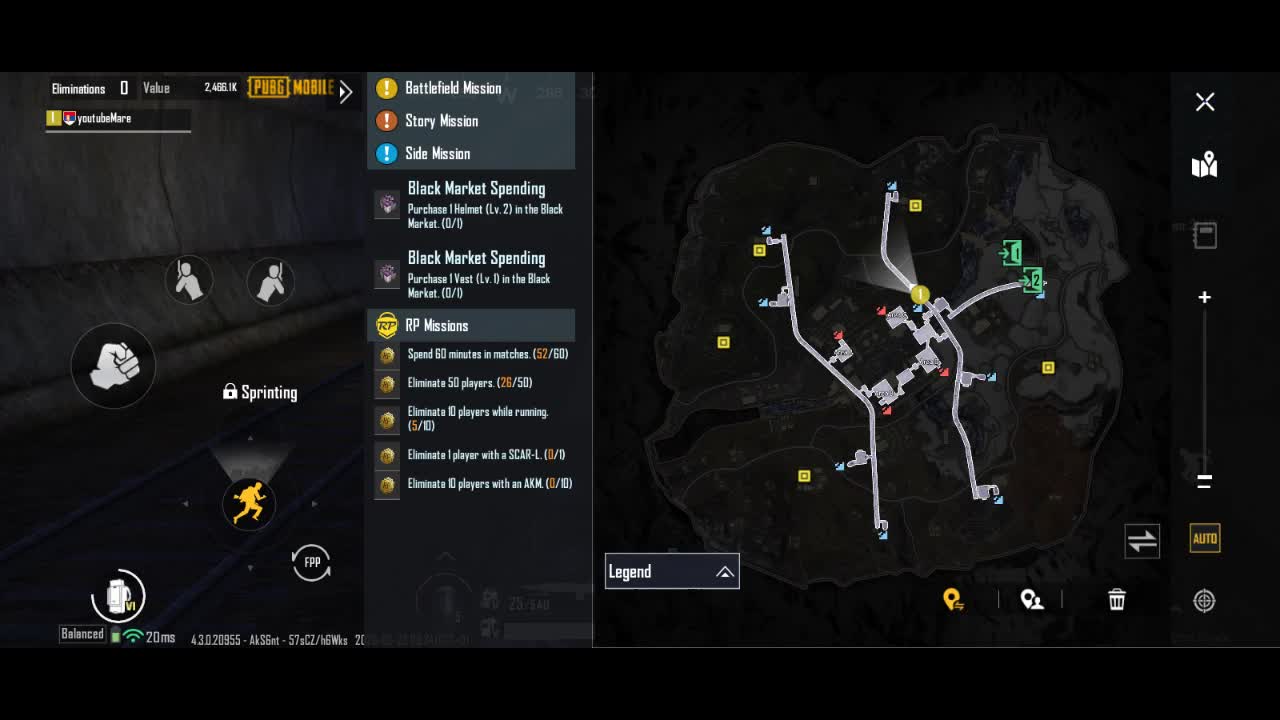Click the swap arrows map button
1280x720 pixels.
(1142, 541)
